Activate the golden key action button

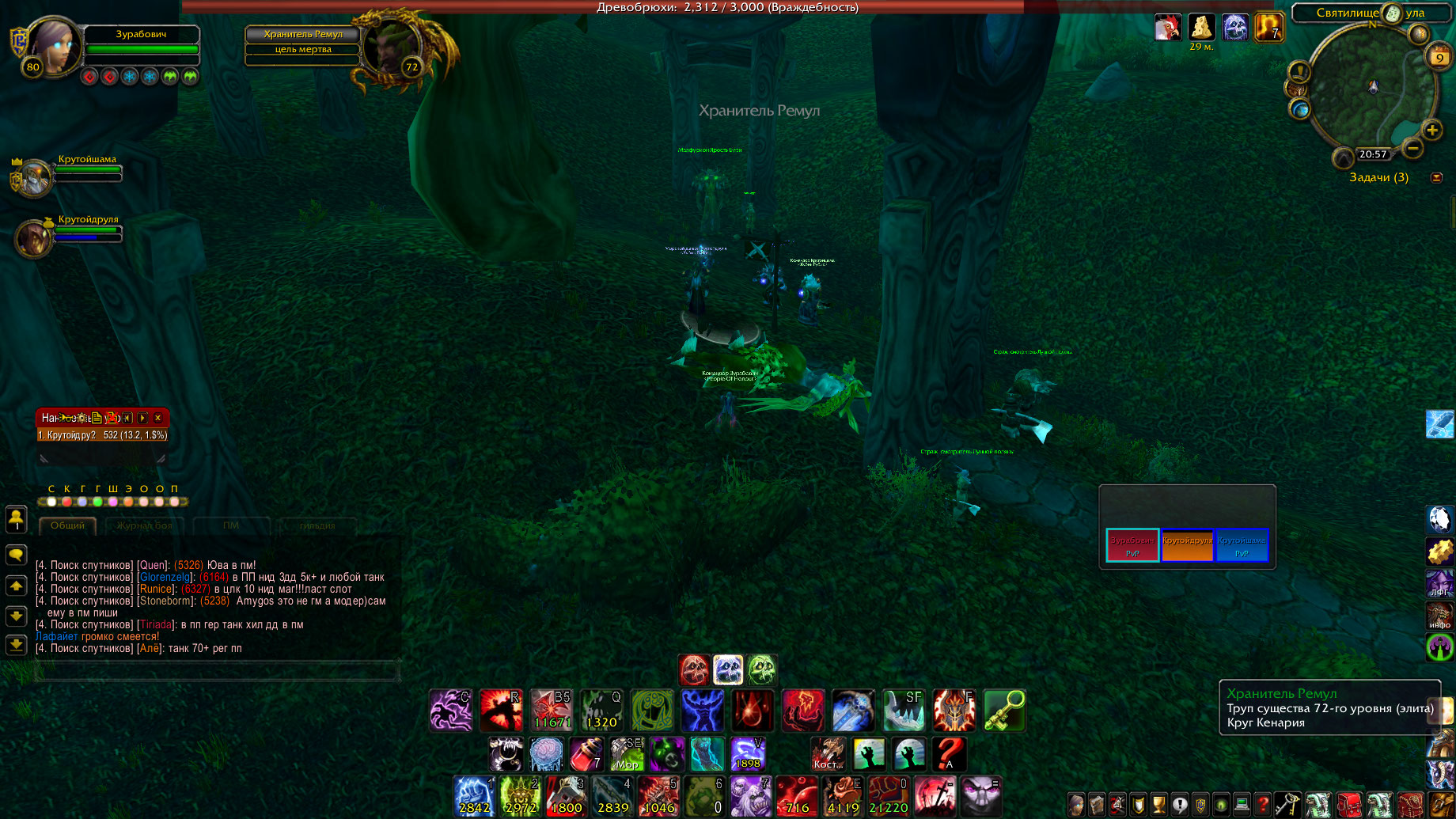[1004, 710]
